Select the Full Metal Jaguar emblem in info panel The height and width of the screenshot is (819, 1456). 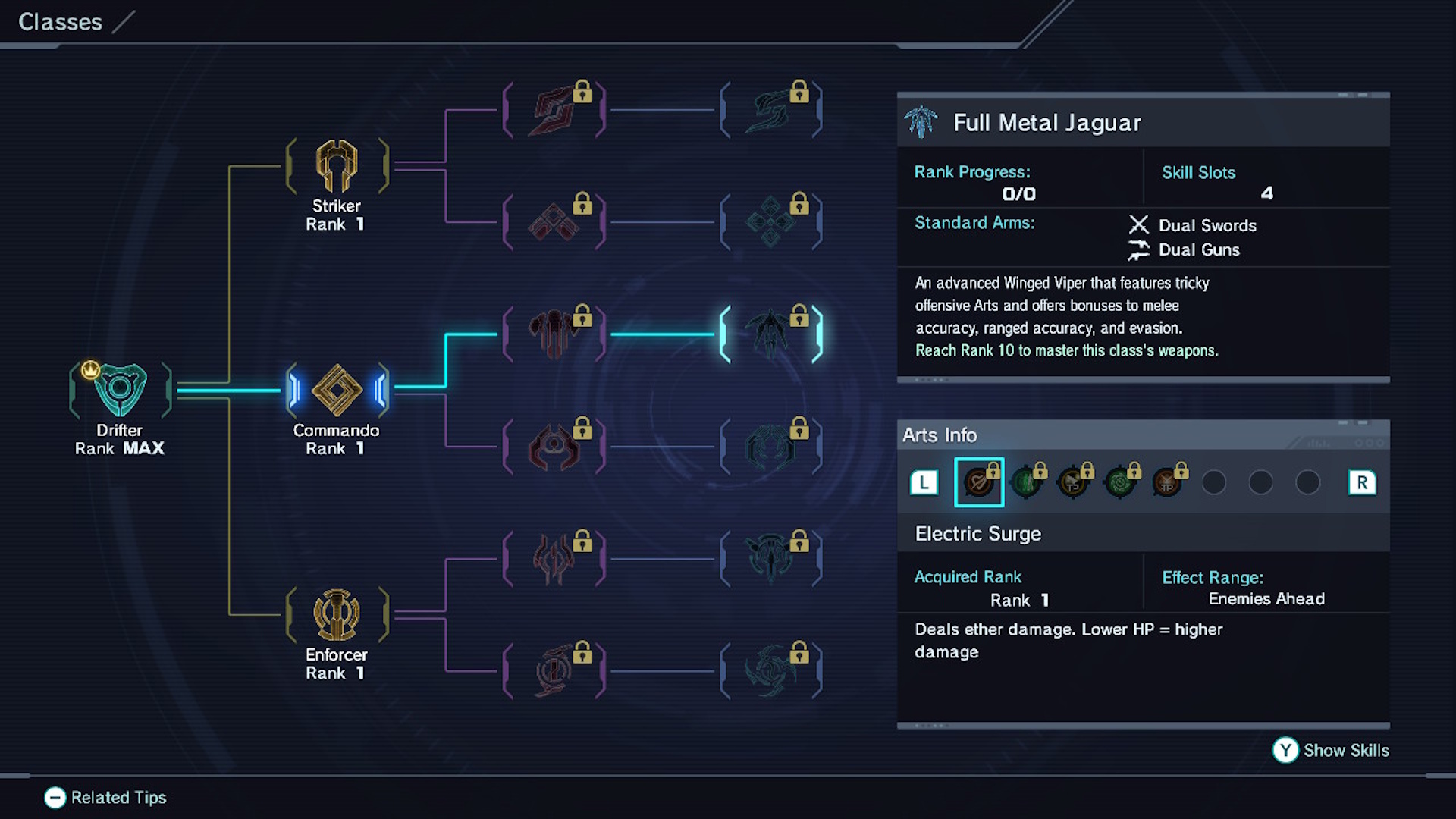(x=924, y=121)
